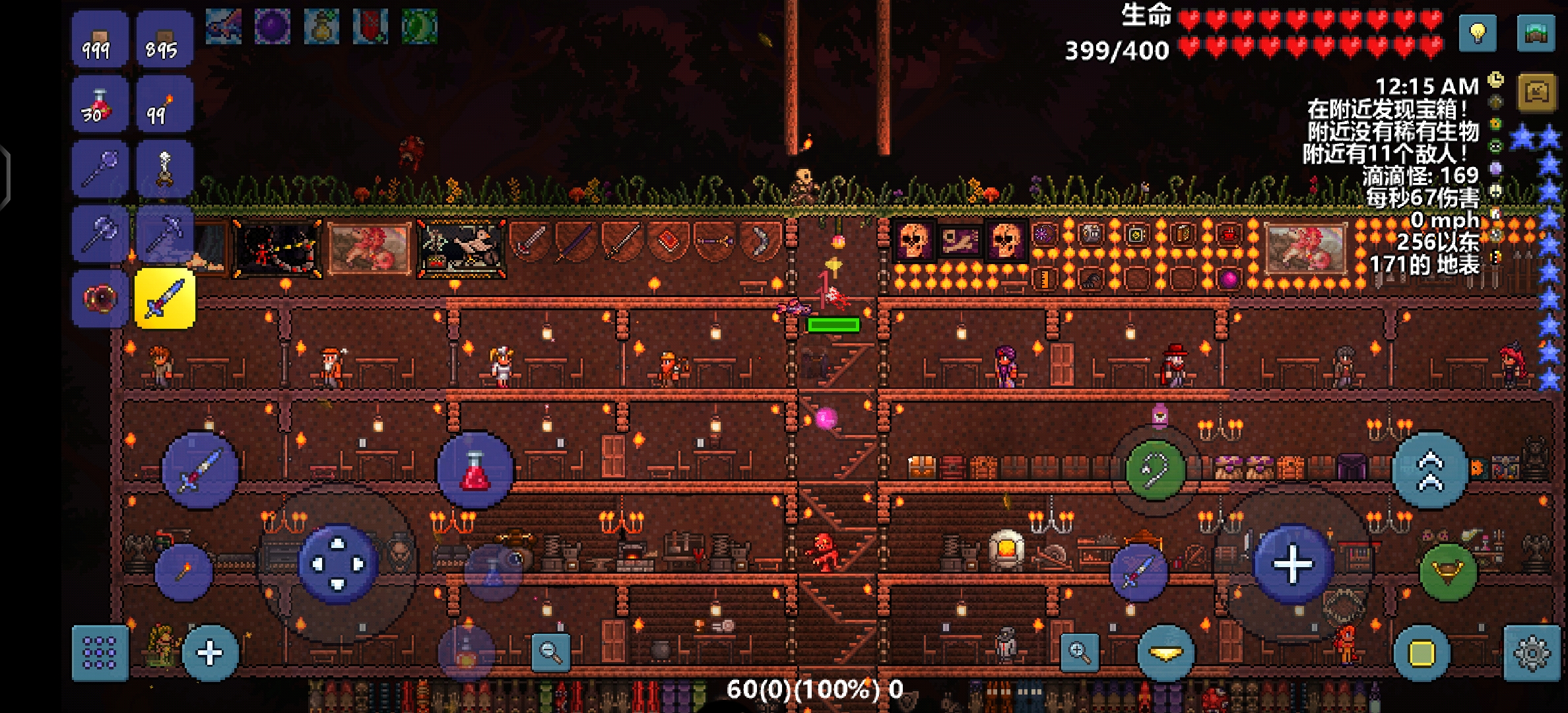Toggle the yellow square cursor mode button
This screenshot has height=713, width=1568.
click(x=1421, y=653)
